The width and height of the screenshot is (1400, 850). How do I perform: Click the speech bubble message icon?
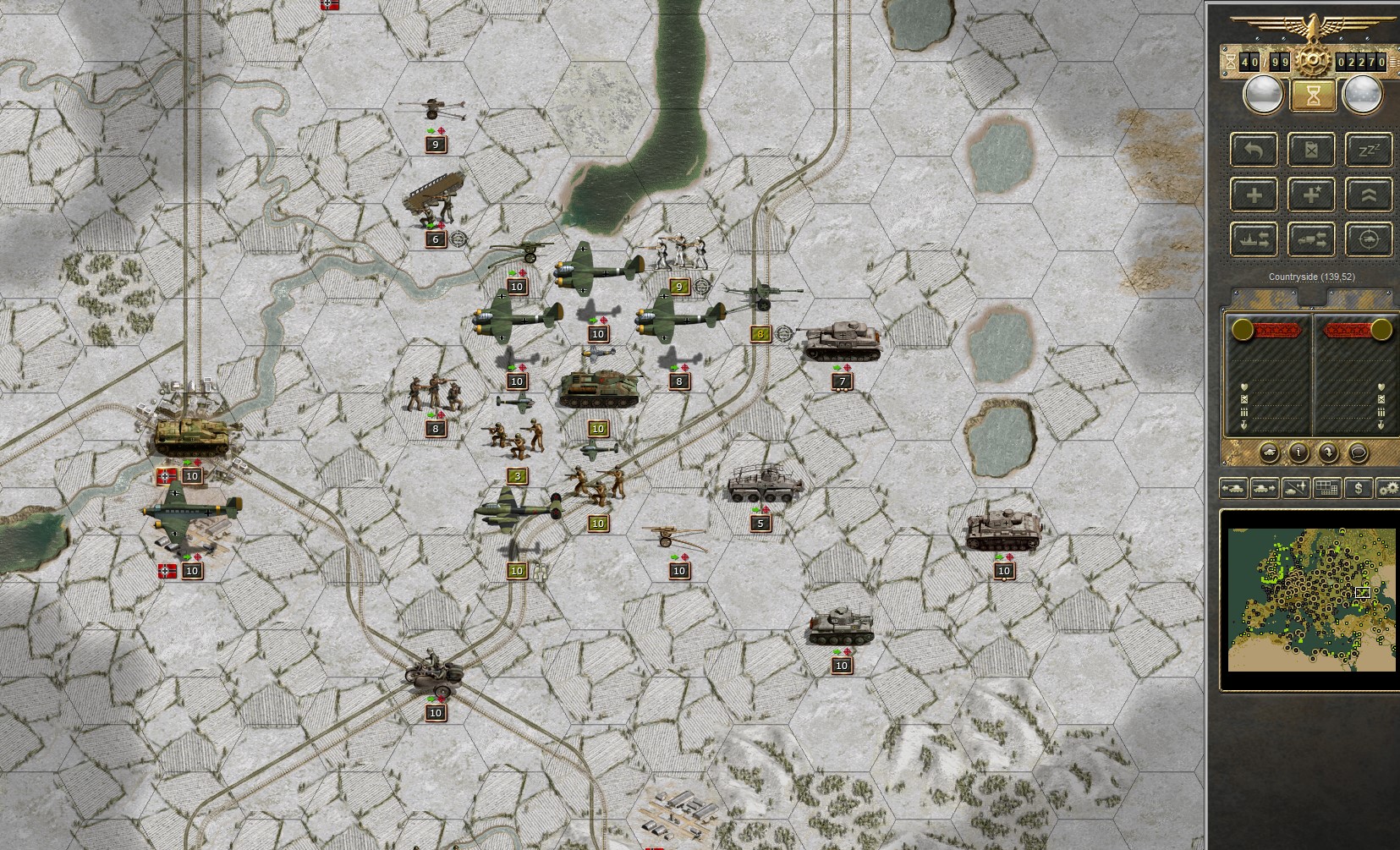1358,452
